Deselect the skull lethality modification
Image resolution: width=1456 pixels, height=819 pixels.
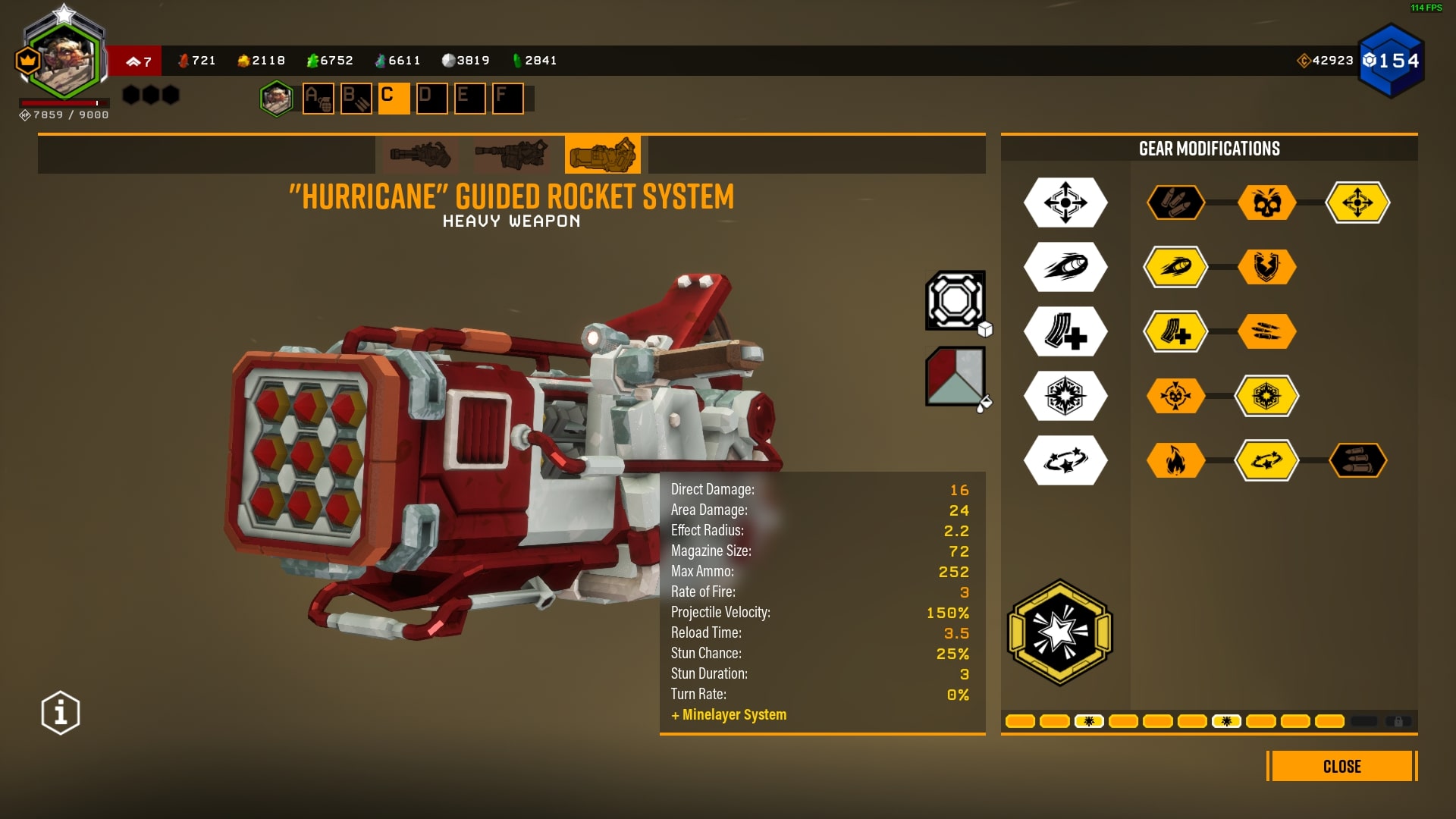point(1268,202)
